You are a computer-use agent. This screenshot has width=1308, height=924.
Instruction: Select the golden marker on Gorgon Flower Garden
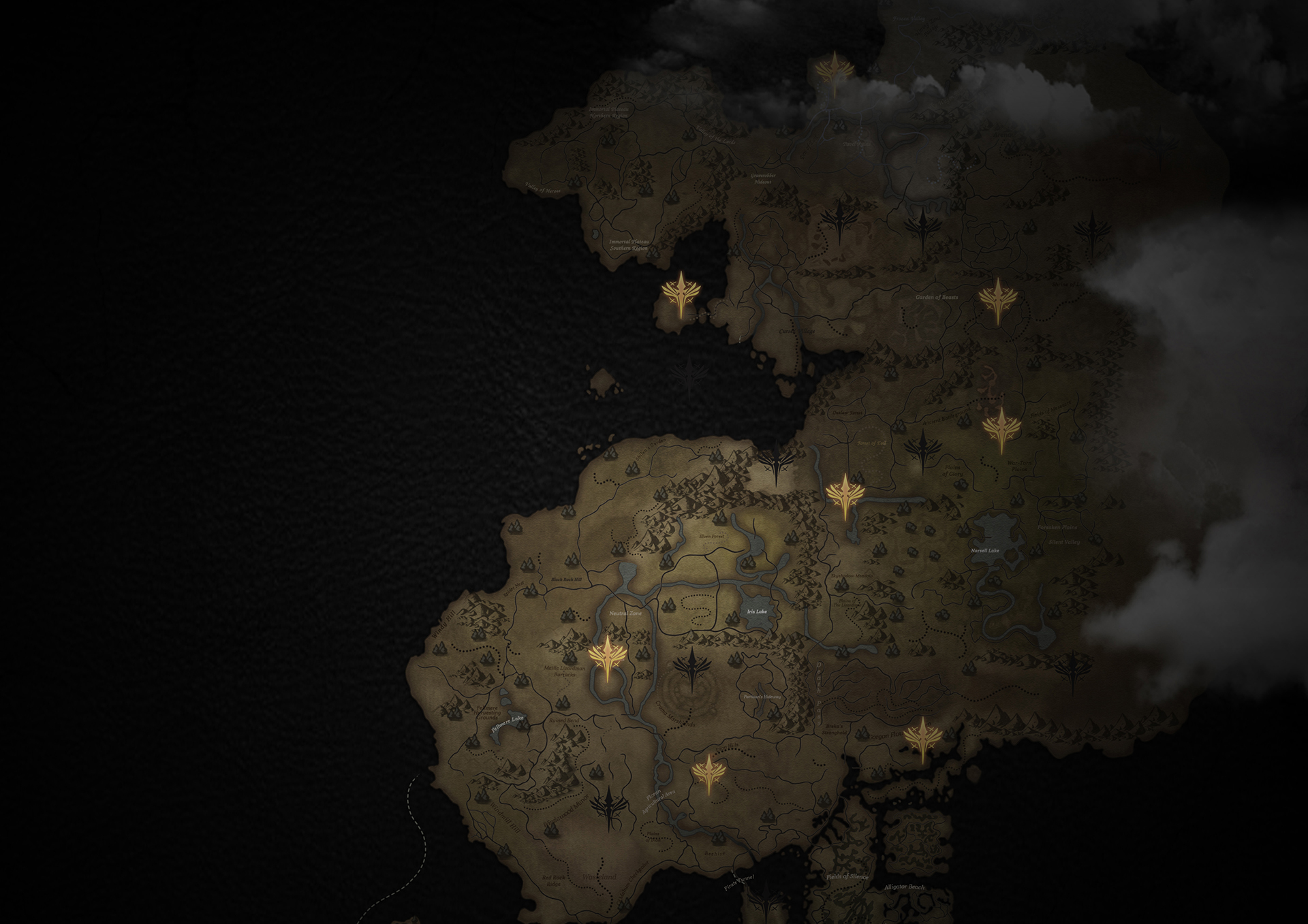click(922, 738)
